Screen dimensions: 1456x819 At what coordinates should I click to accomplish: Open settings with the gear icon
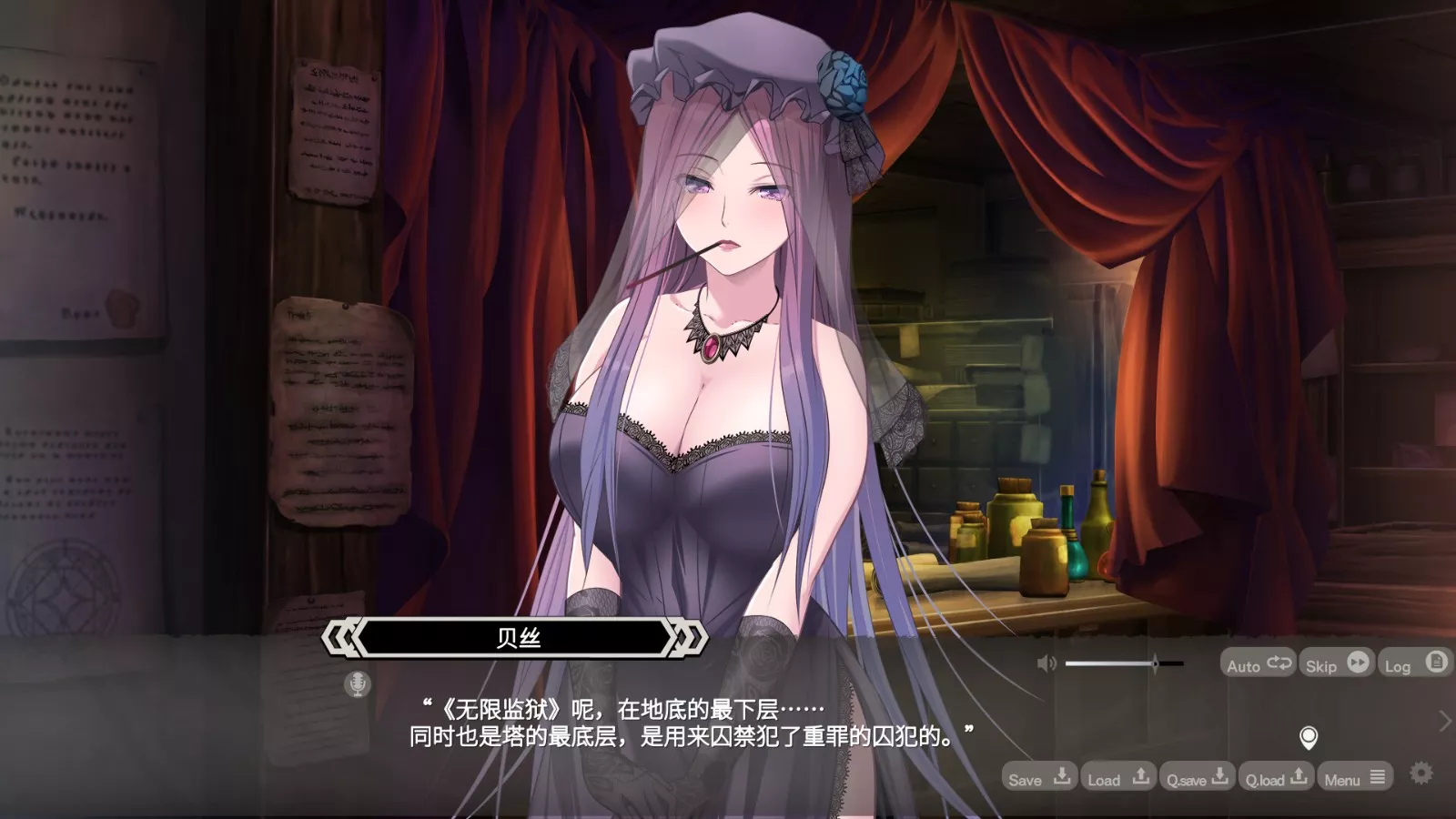[1421, 772]
